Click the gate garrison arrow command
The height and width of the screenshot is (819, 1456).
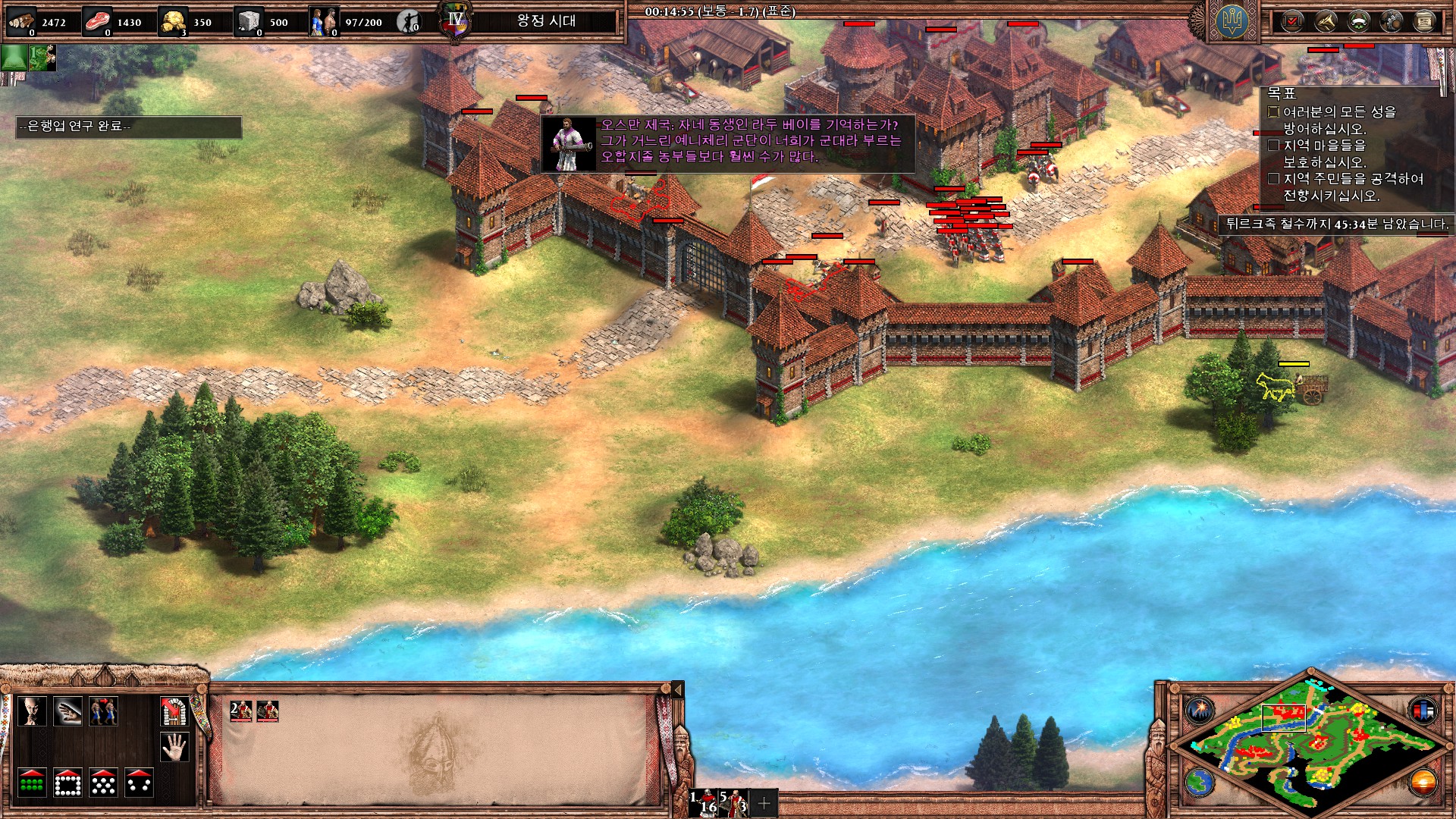pos(174,711)
